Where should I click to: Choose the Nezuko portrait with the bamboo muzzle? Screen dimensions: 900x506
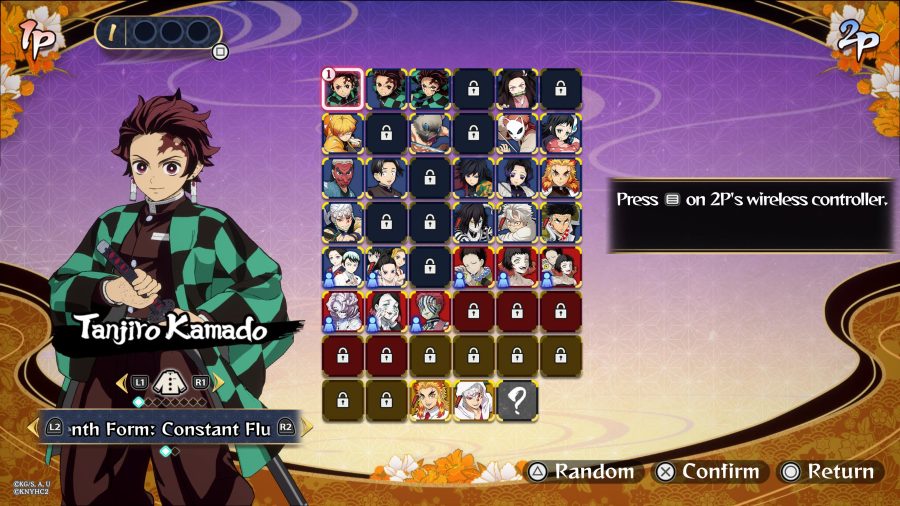pos(518,88)
